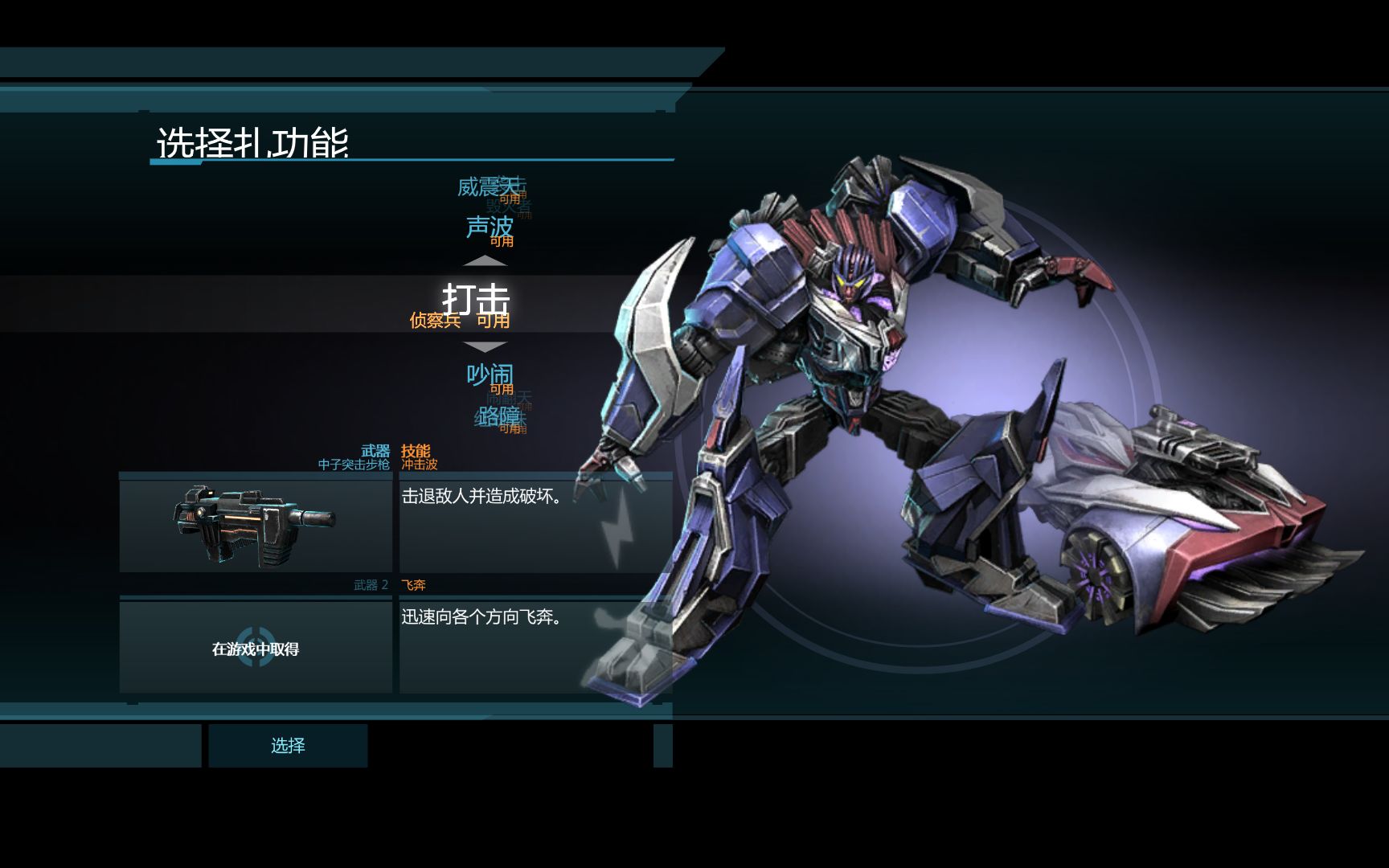Select the 路障 character entry

coord(497,416)
